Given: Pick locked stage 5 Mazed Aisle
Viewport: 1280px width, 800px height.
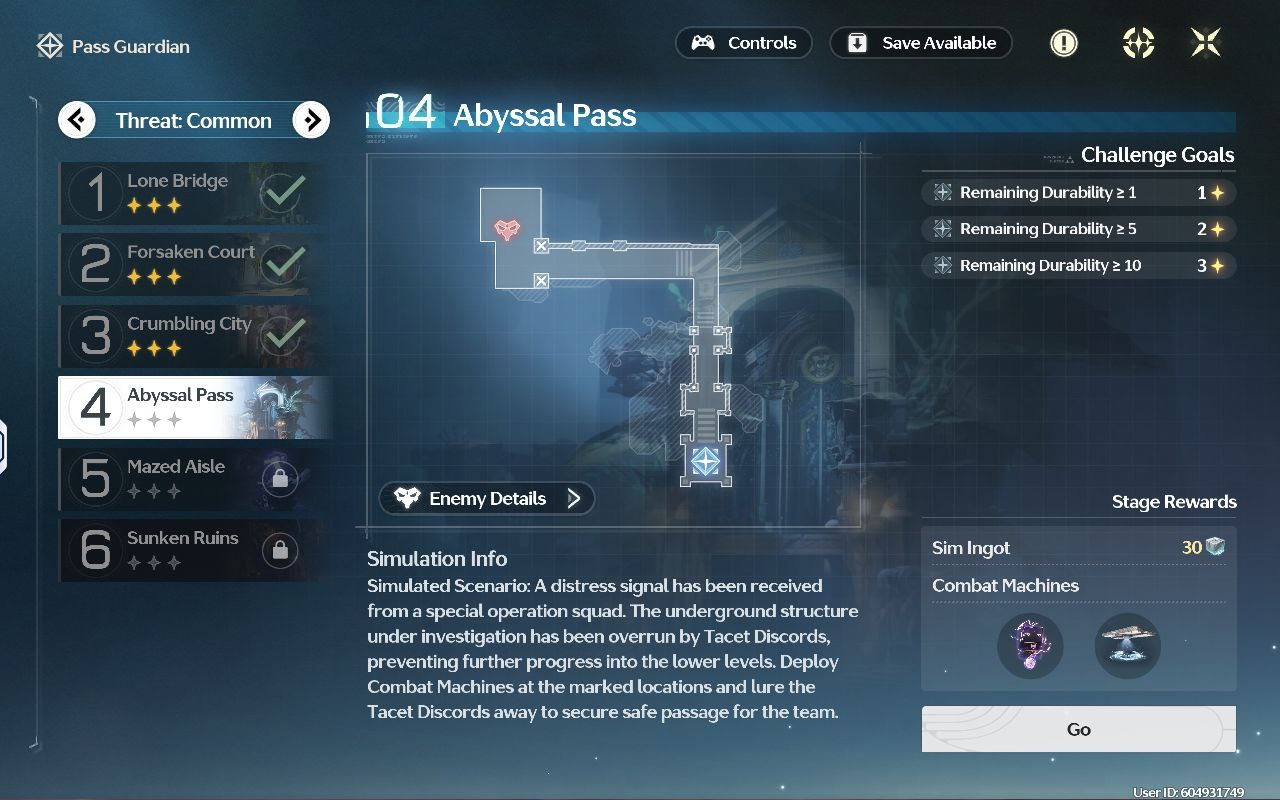Looking at the screenshot, I should pos(193,478).
